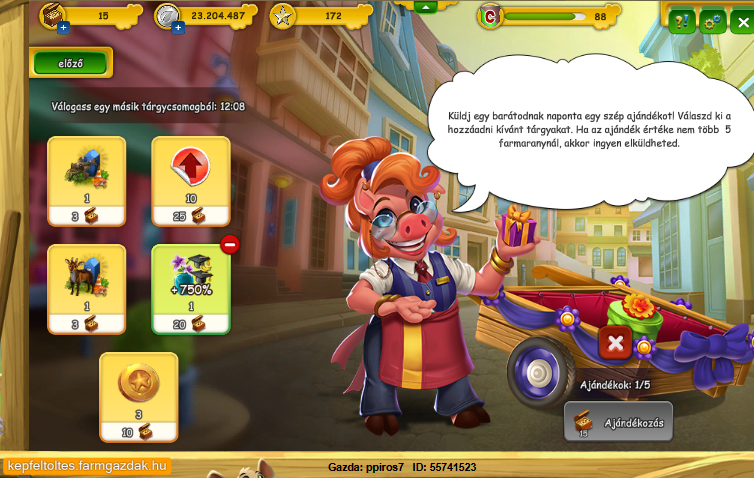754x478 pixels.
Task: Go back with the green "előző" button
Action: coord(71,63)
